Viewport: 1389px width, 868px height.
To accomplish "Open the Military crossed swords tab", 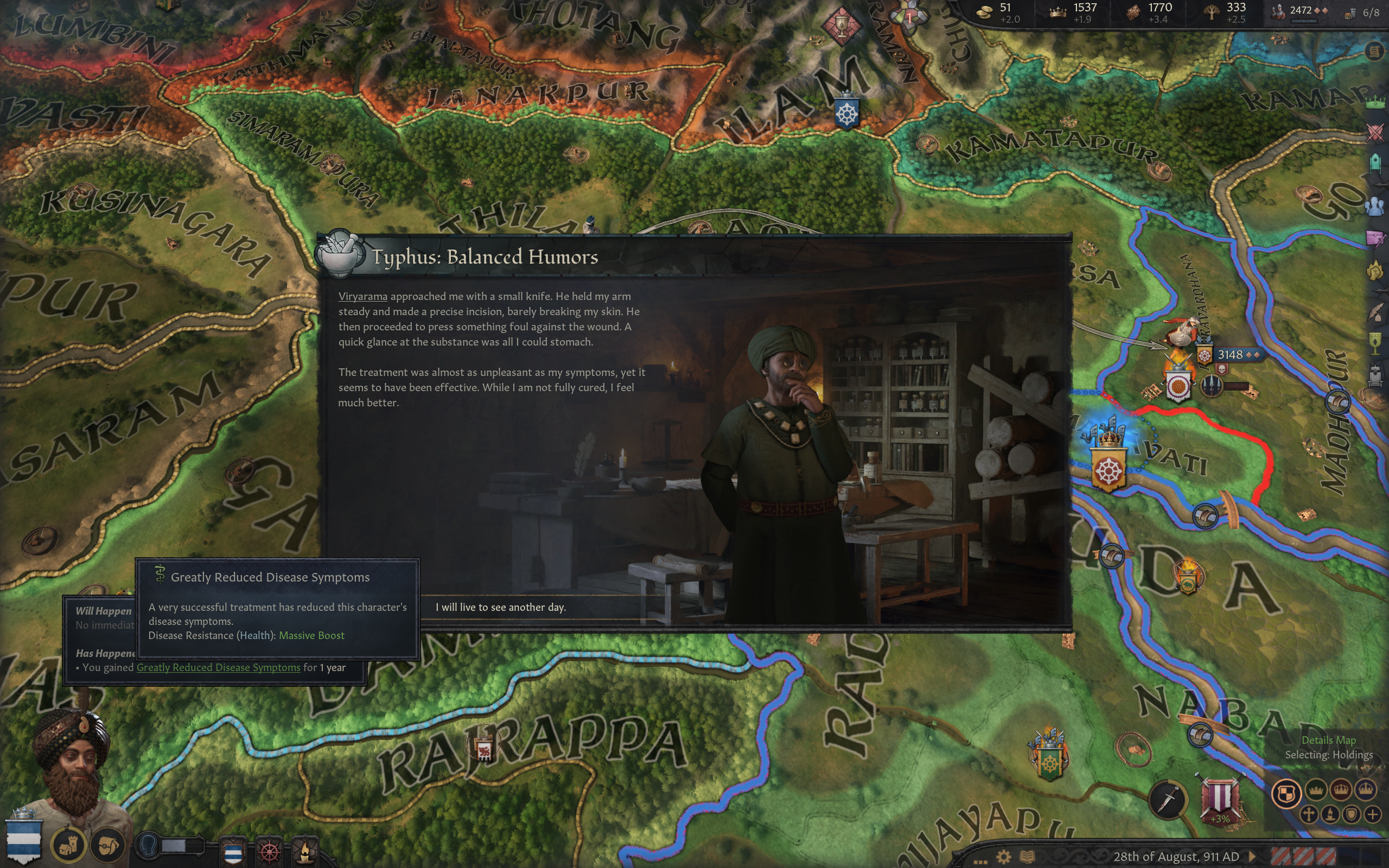I will pyautogui.click(x=1375, y=132).
